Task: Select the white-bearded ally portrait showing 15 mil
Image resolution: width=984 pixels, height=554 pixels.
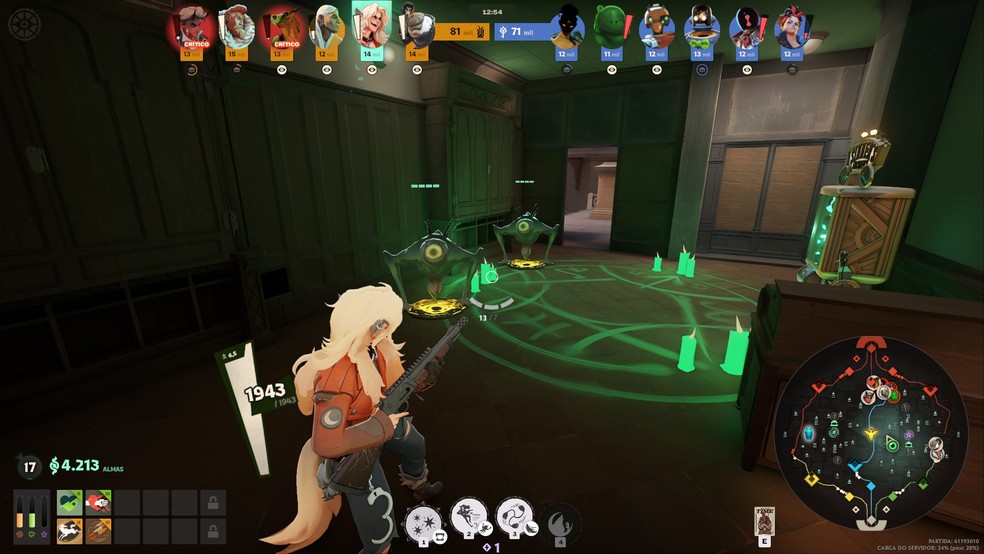Action: coord(236,25)
